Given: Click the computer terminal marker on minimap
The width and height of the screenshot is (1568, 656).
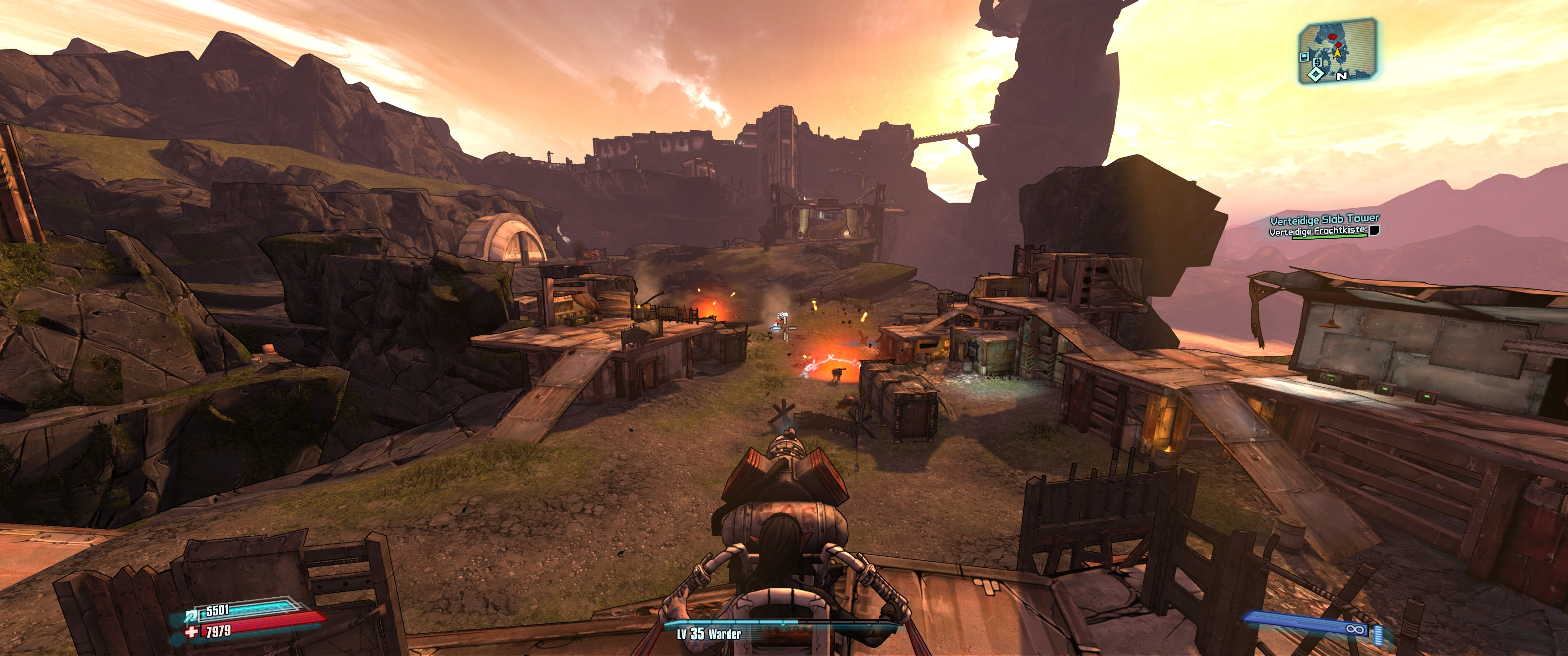Looking at the screenshot, I should (x=1304, y=56).
